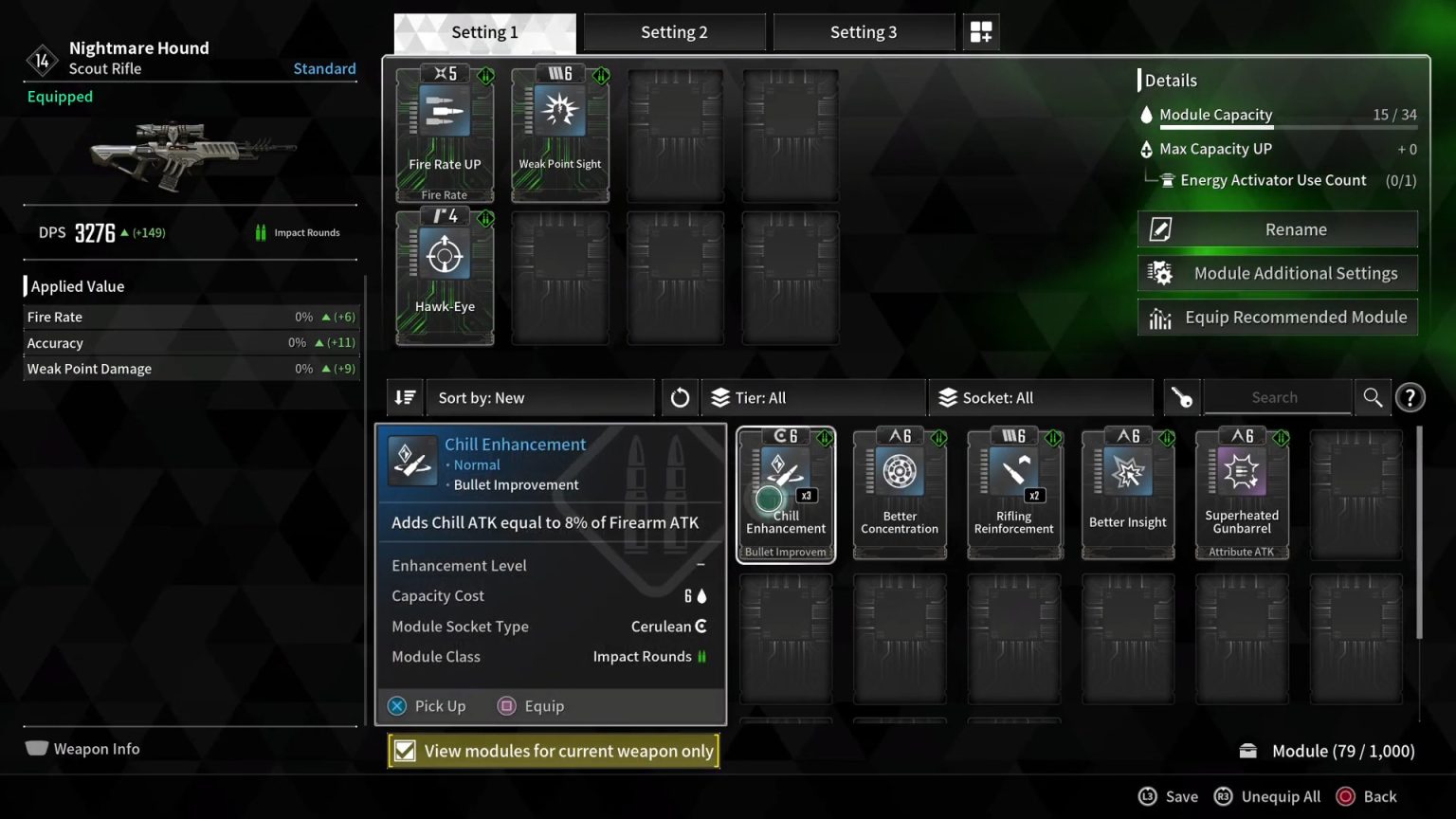This screenshot has width=1456, height=819.
Task: Click the magnifying glass search icon
Action: tap(1373, 397)
